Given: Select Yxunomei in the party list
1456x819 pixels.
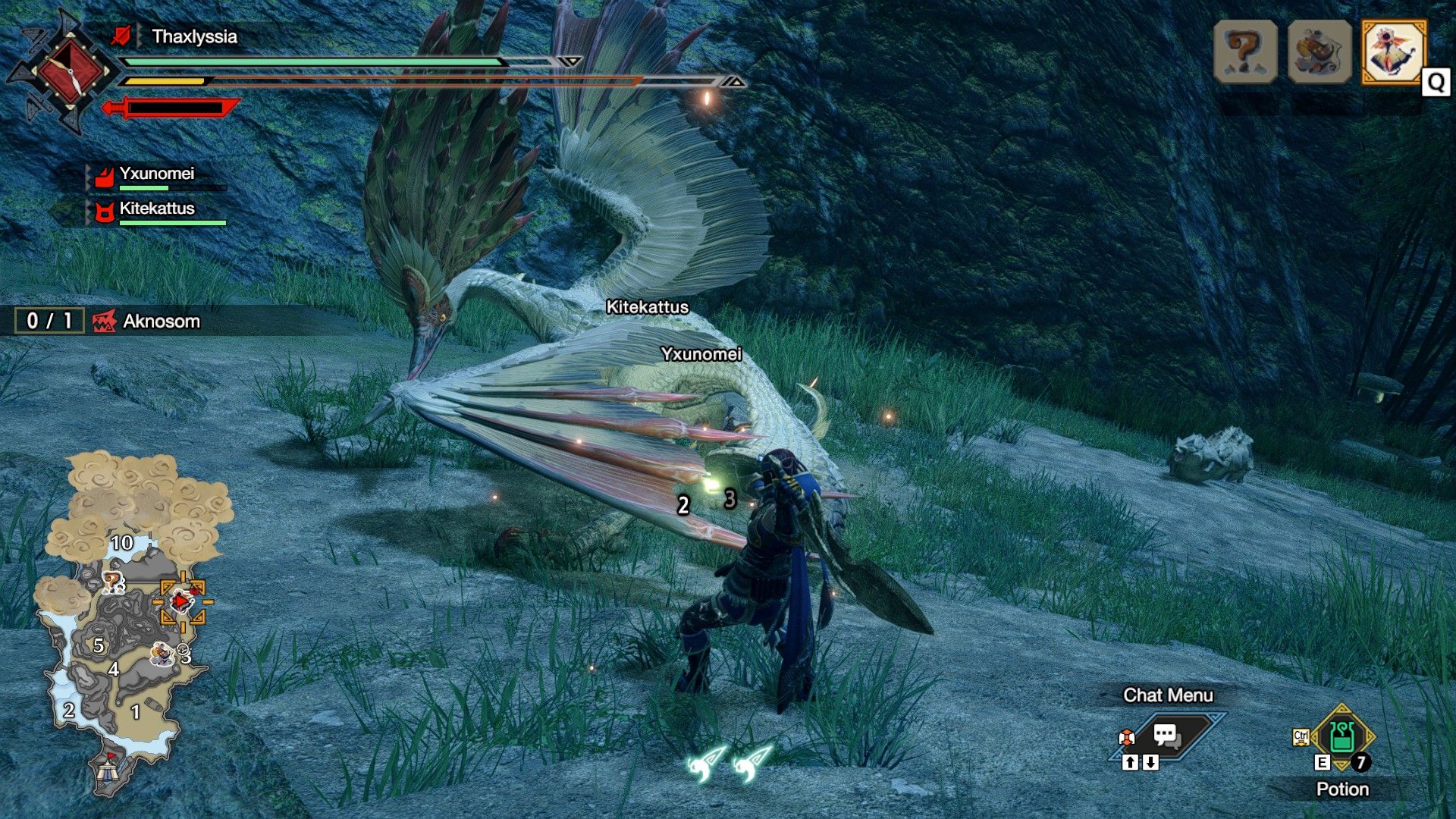Looking at the screenshot, I should click(x=156, y=174).
